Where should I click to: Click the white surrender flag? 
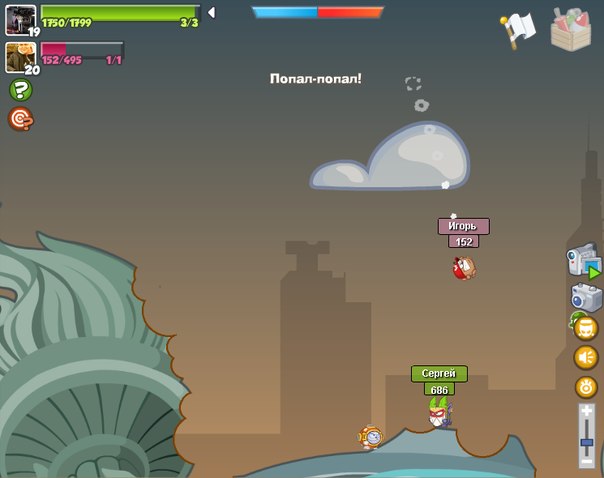[519, 30]
